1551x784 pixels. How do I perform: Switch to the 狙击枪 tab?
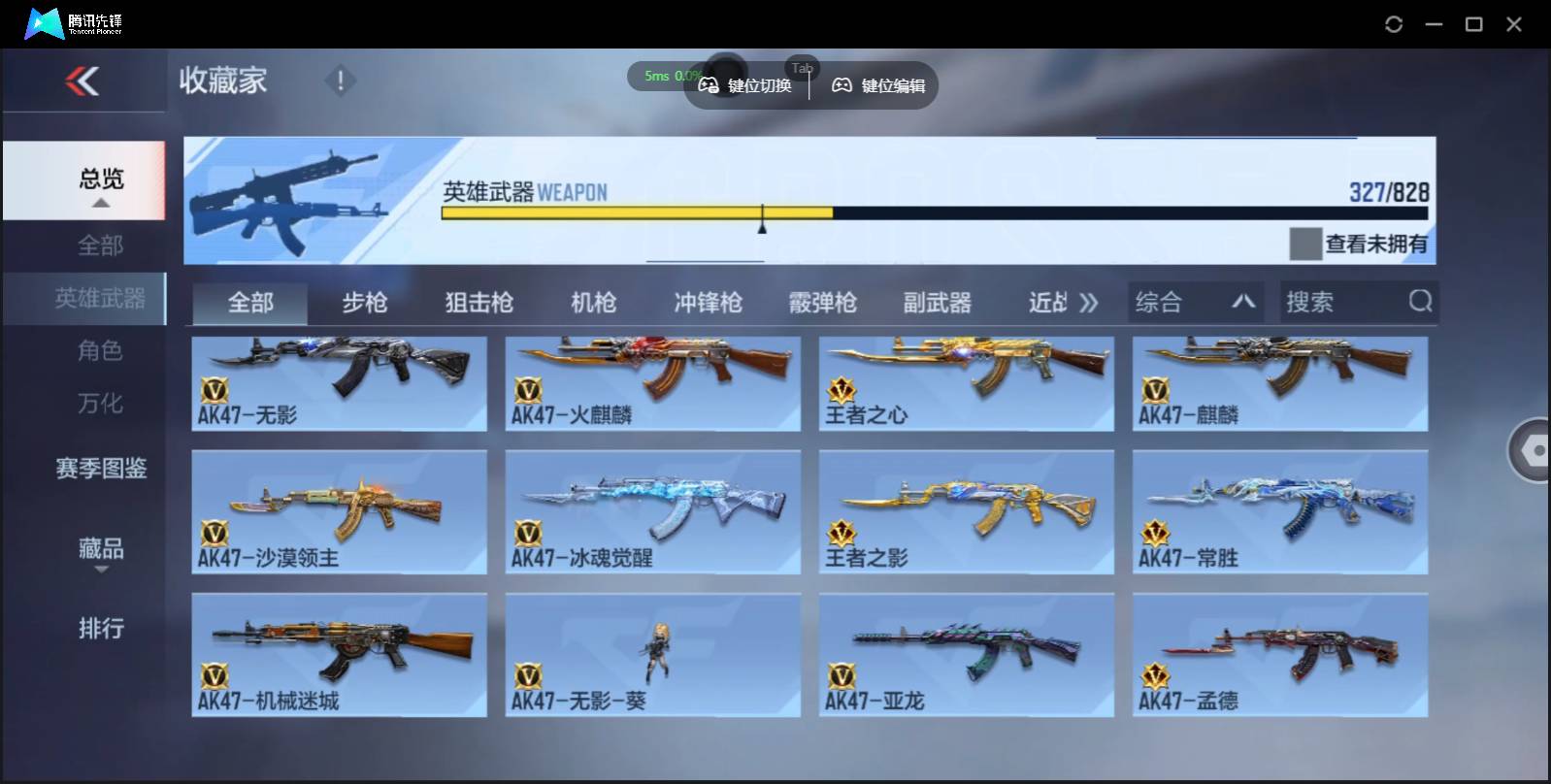click(x=479, y=303)
